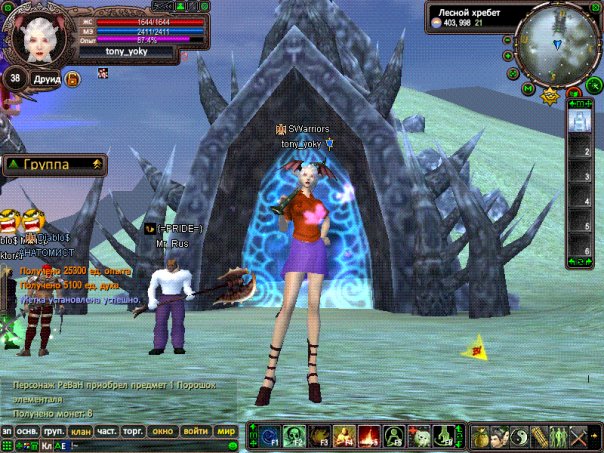Switch chat to the груп. tab

tap(55, 431)
